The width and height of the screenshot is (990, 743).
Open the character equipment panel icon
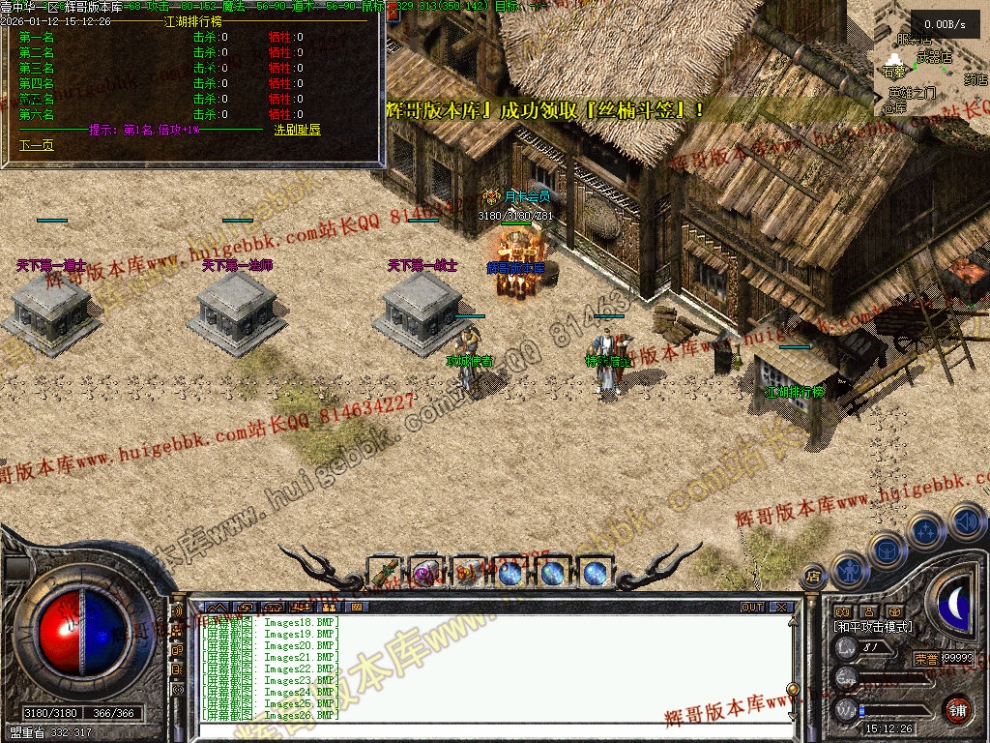[849, 570]
